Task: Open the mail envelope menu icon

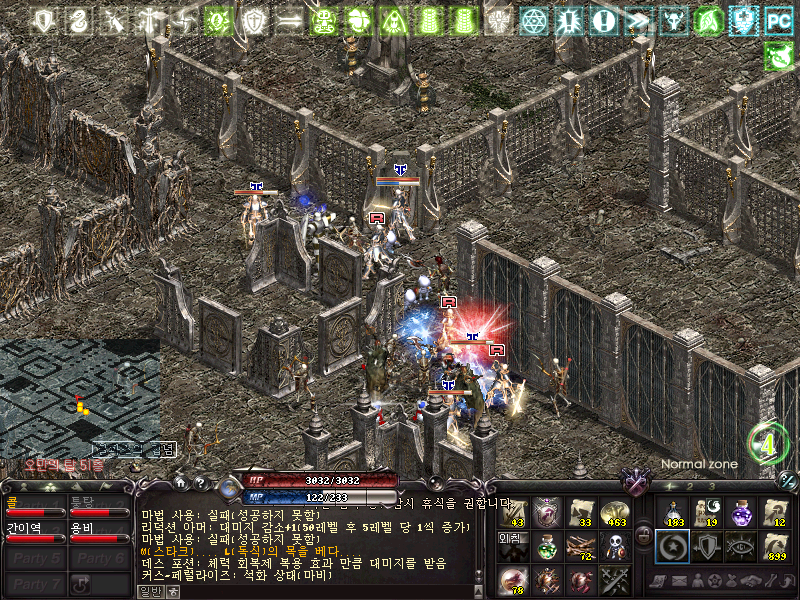Action: pos(677,581)
